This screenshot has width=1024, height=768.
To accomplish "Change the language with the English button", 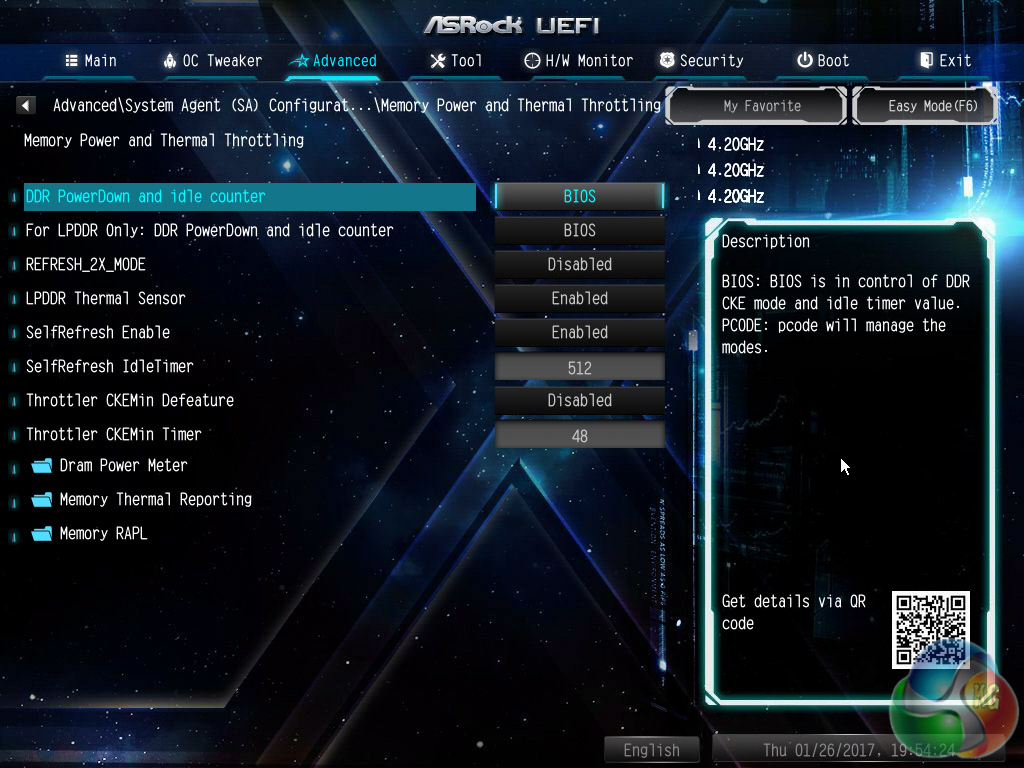I will [x=652, y=750].
